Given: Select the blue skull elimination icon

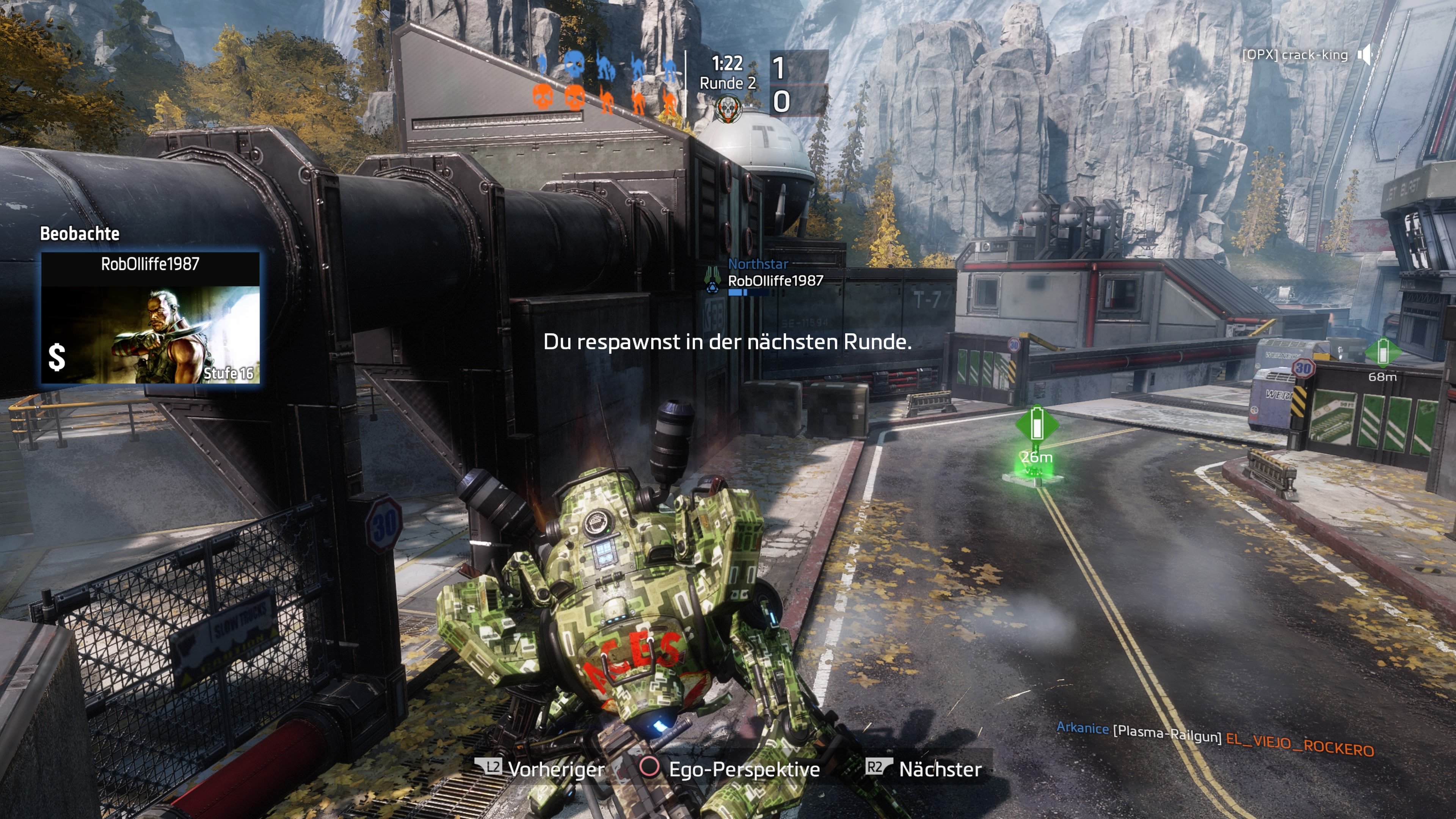Looking at the screenshot, I should 574,66.
